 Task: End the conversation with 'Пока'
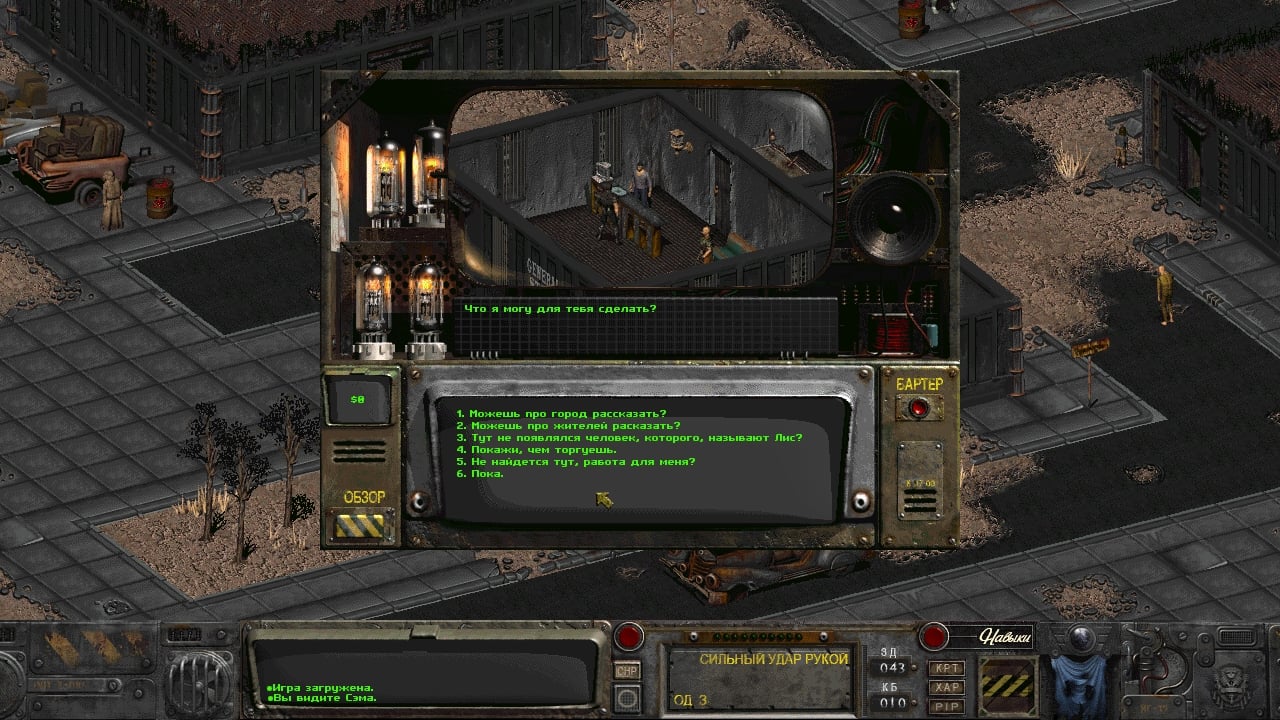(x=480, y=474)
